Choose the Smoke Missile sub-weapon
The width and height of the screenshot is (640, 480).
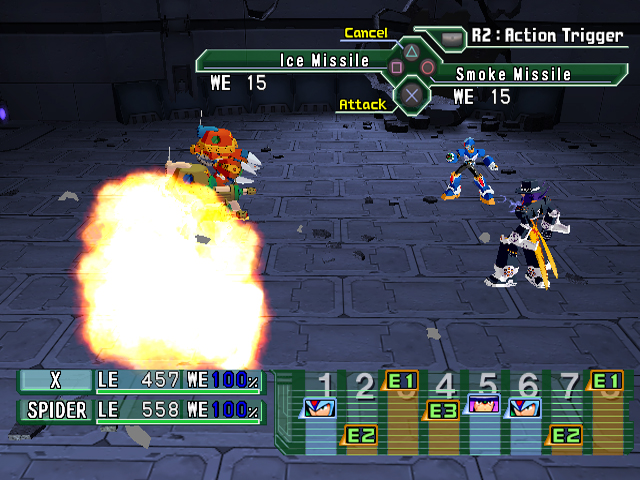click(514, 74)
